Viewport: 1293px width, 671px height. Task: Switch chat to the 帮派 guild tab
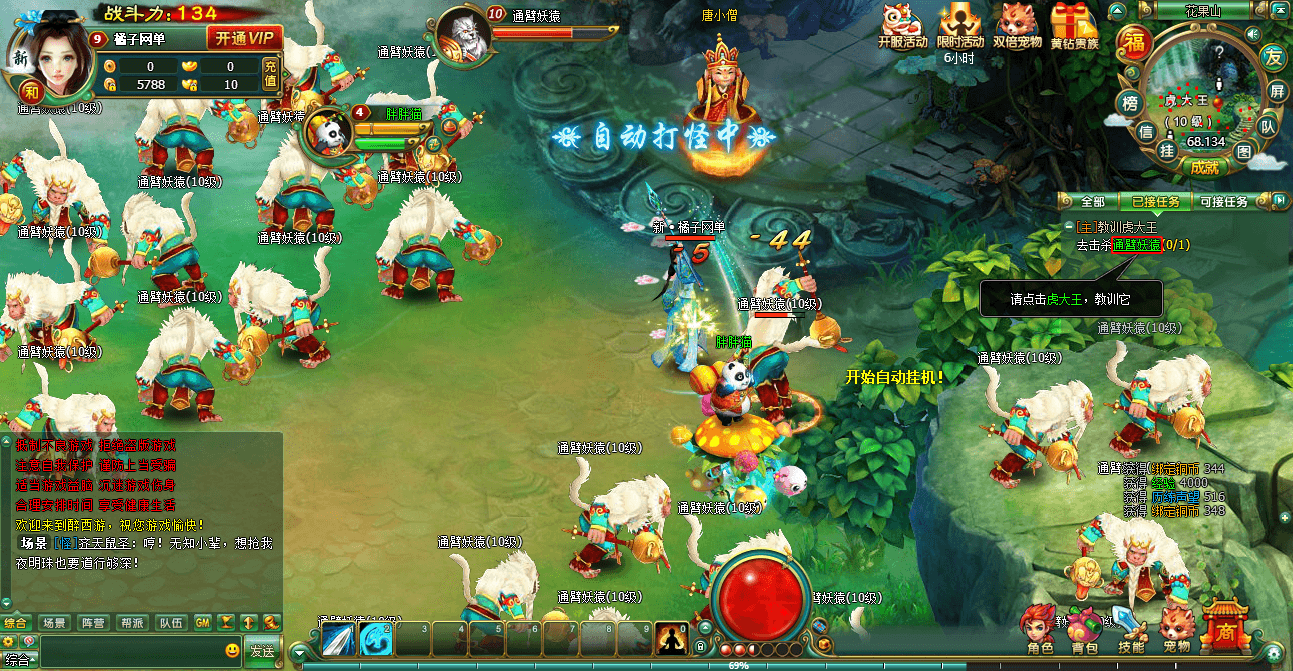tap(134, 623)
